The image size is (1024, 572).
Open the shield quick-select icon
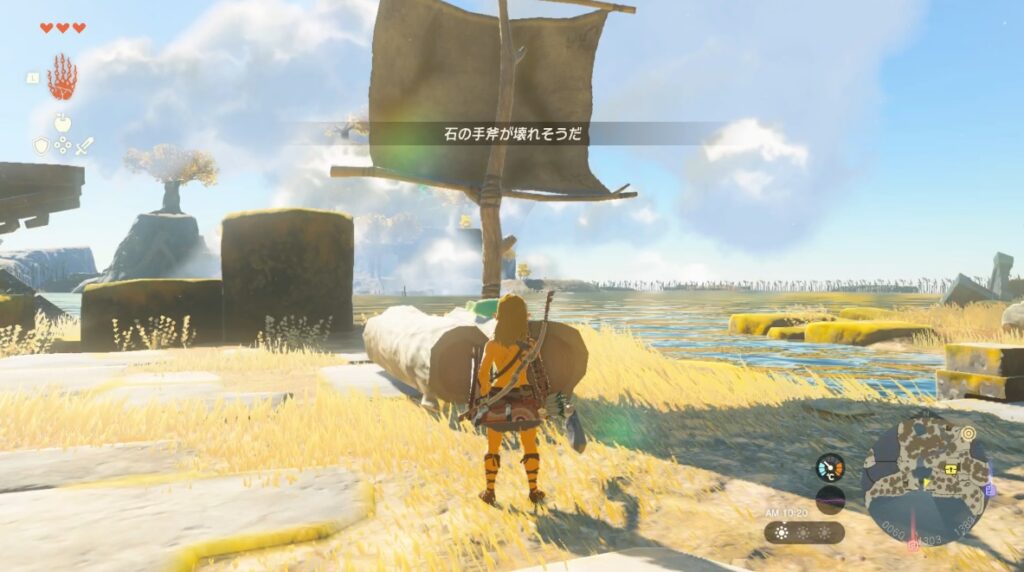[41, 146]
